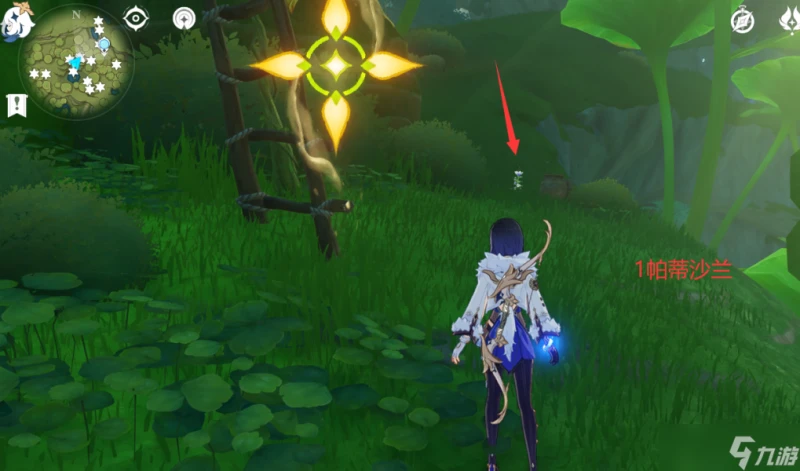
Task: Open the compass adventure handbook icon
Action: click(742, 20)
